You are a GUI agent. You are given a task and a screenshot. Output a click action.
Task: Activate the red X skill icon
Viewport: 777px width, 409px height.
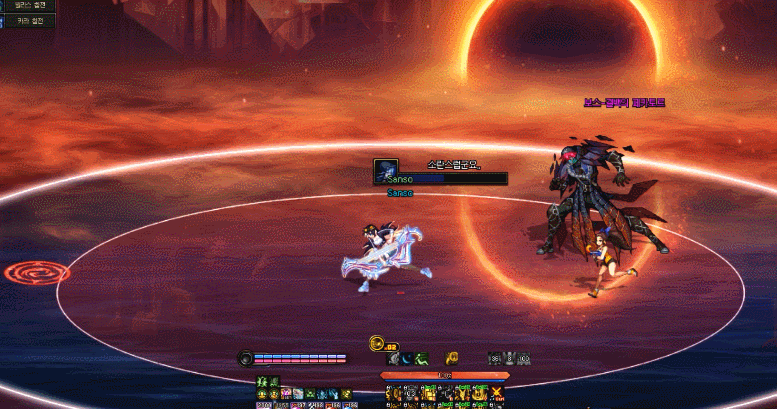point(497,392)
